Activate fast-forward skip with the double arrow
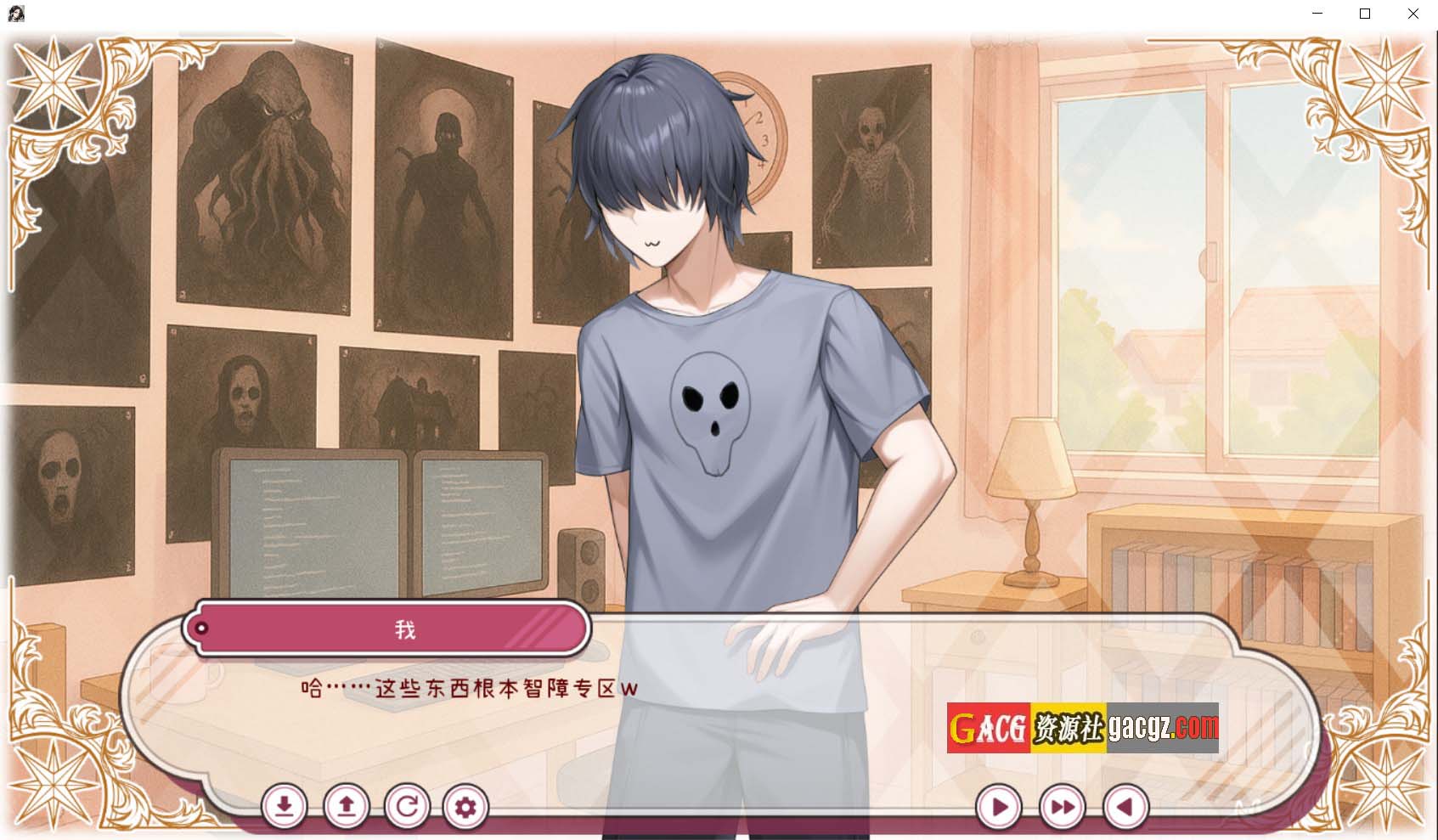This screenshot has width=1438, height=840. coord(1063,807)
